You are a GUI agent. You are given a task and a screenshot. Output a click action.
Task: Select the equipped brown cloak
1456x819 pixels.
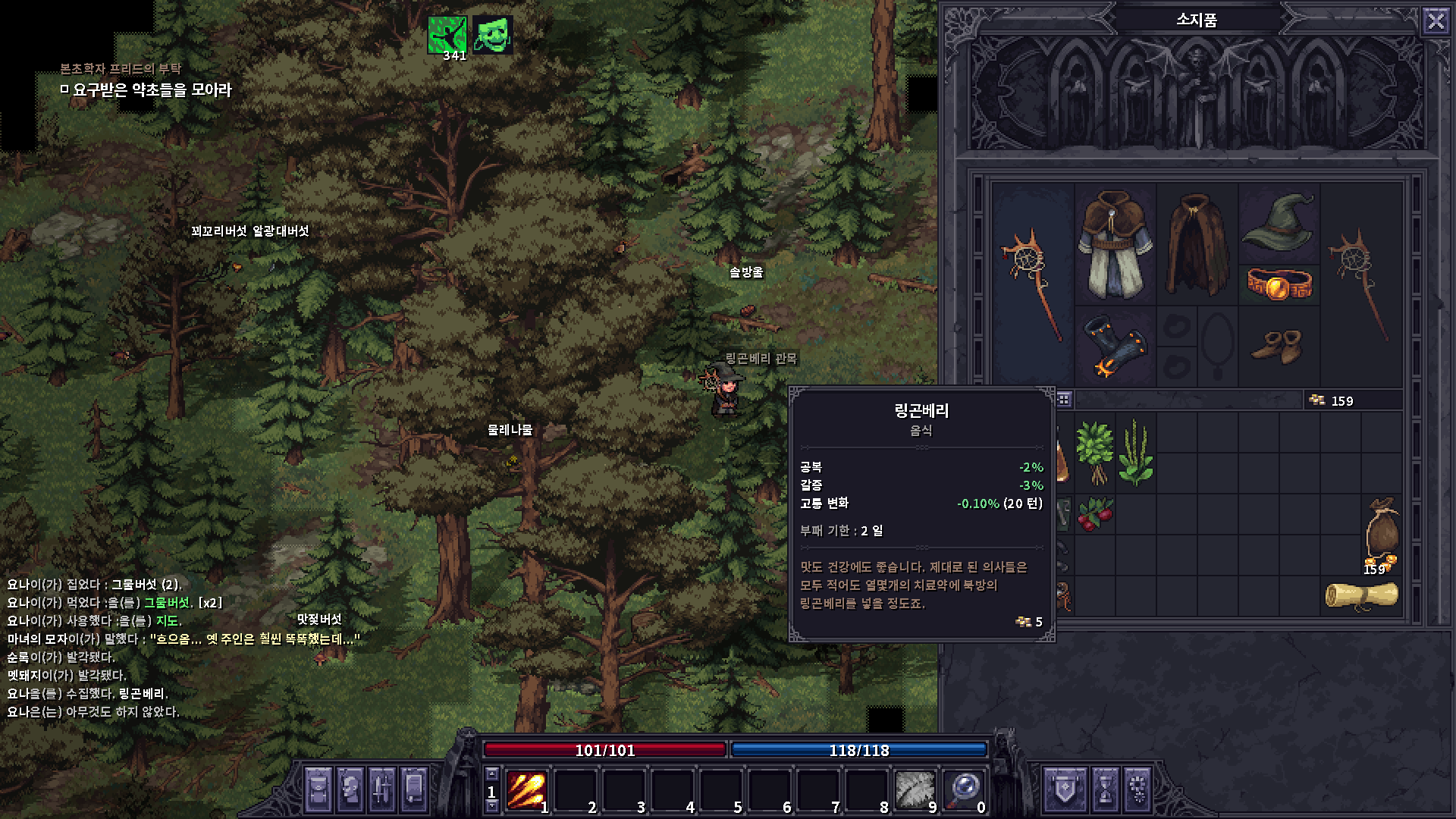[x=1197, y=244]
